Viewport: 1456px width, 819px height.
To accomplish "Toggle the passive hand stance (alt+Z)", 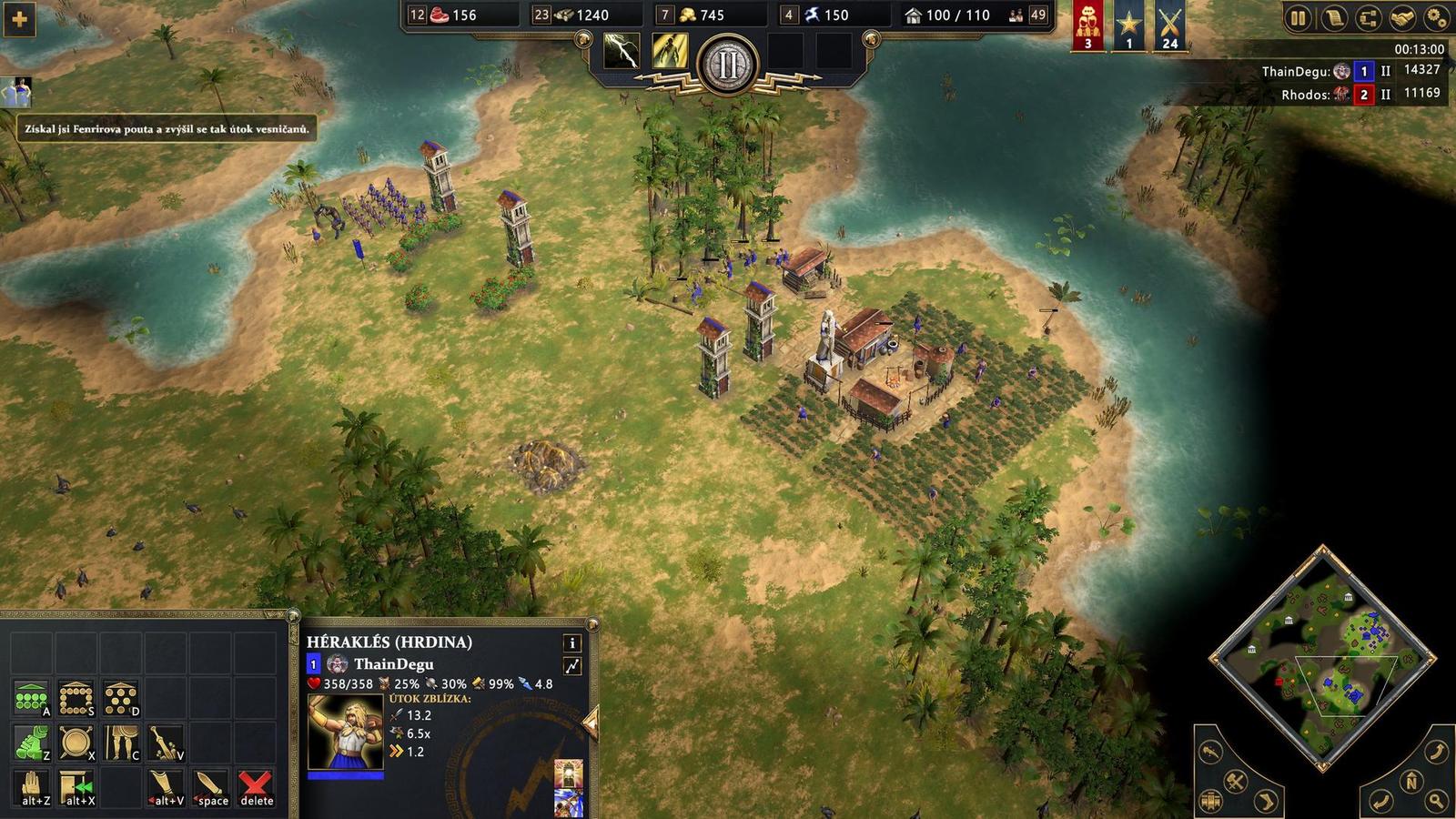I will [33, 786].
